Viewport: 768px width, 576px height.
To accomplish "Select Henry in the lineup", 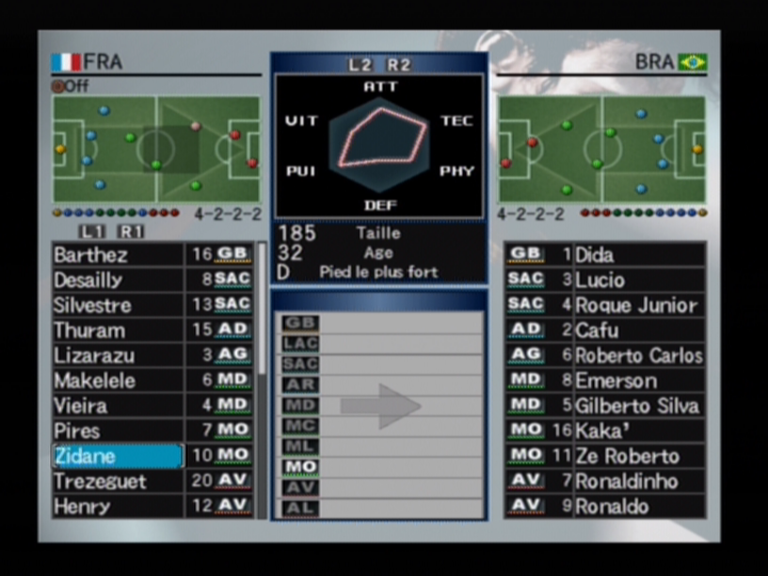I will (x=118, y=506).
